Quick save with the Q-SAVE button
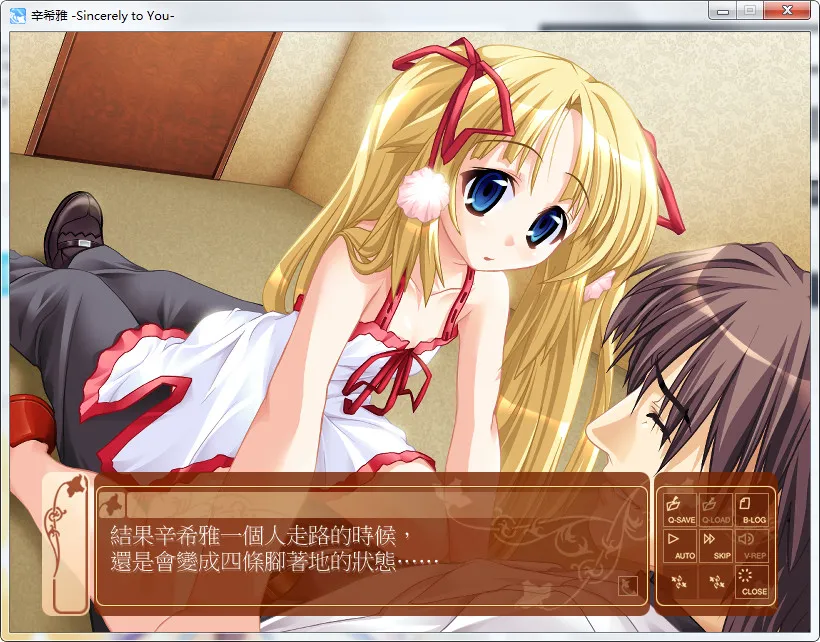Screen dimensions: 820x642 tap(681, 509)
